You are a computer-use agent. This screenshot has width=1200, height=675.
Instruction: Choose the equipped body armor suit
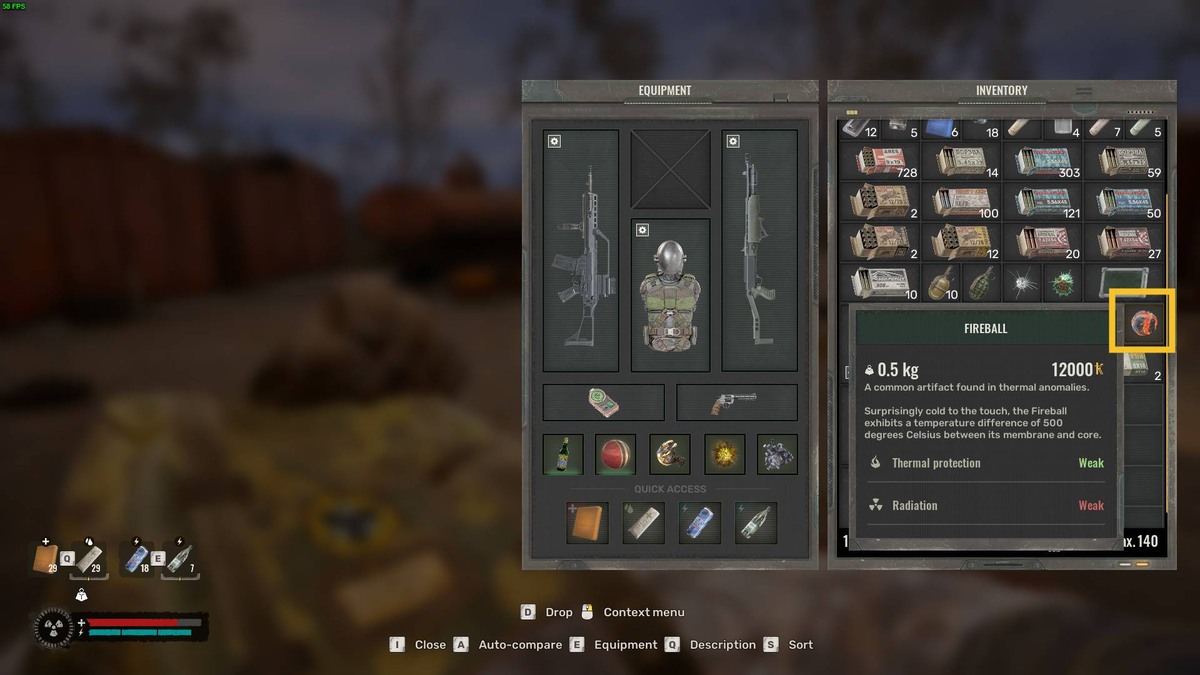tap(670, 294)
